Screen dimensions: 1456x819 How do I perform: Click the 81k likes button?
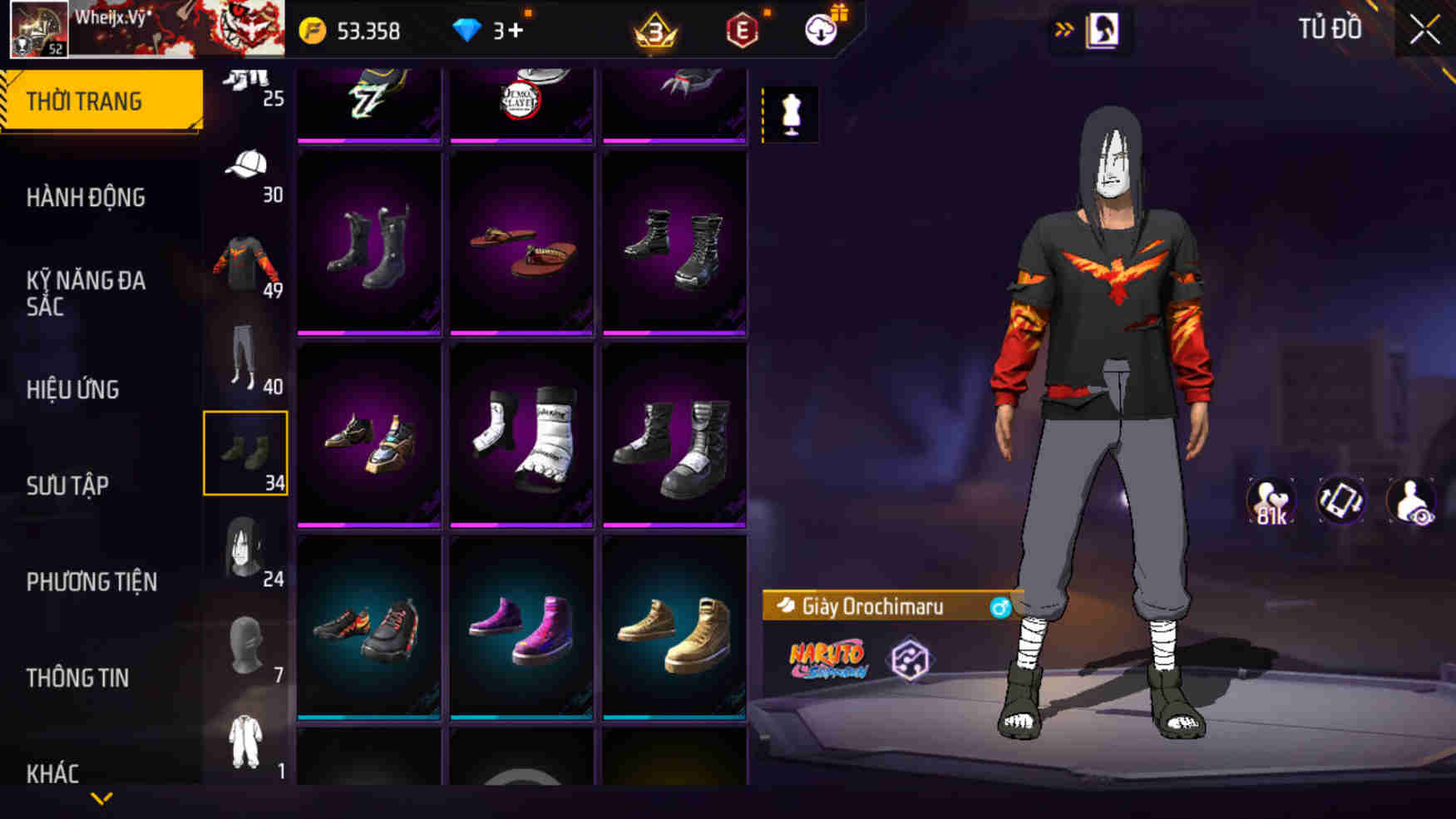pos(1270,500)
